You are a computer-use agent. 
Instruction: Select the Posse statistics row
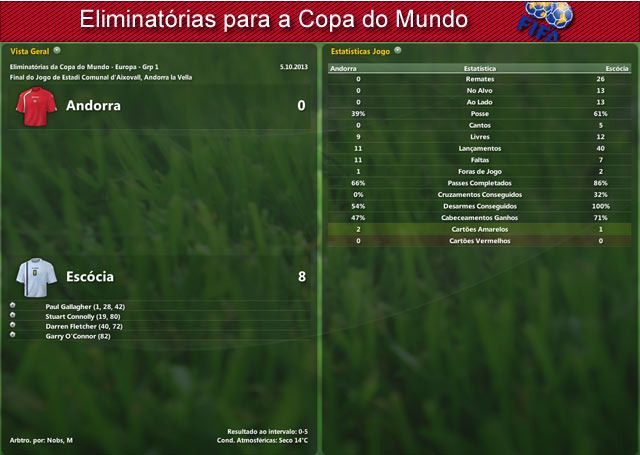(479, 114)
